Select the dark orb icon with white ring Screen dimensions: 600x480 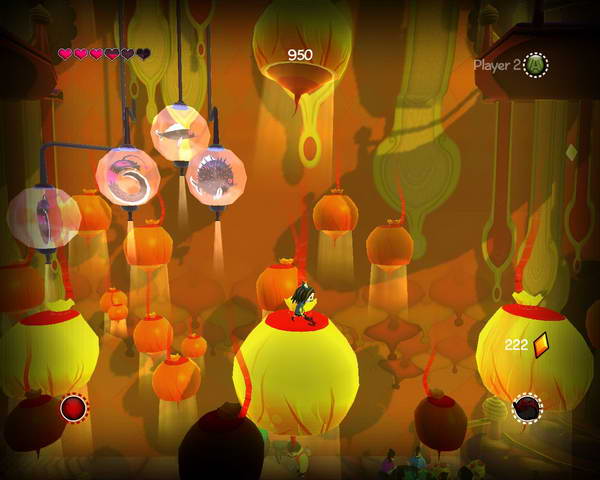pos(527,408)
